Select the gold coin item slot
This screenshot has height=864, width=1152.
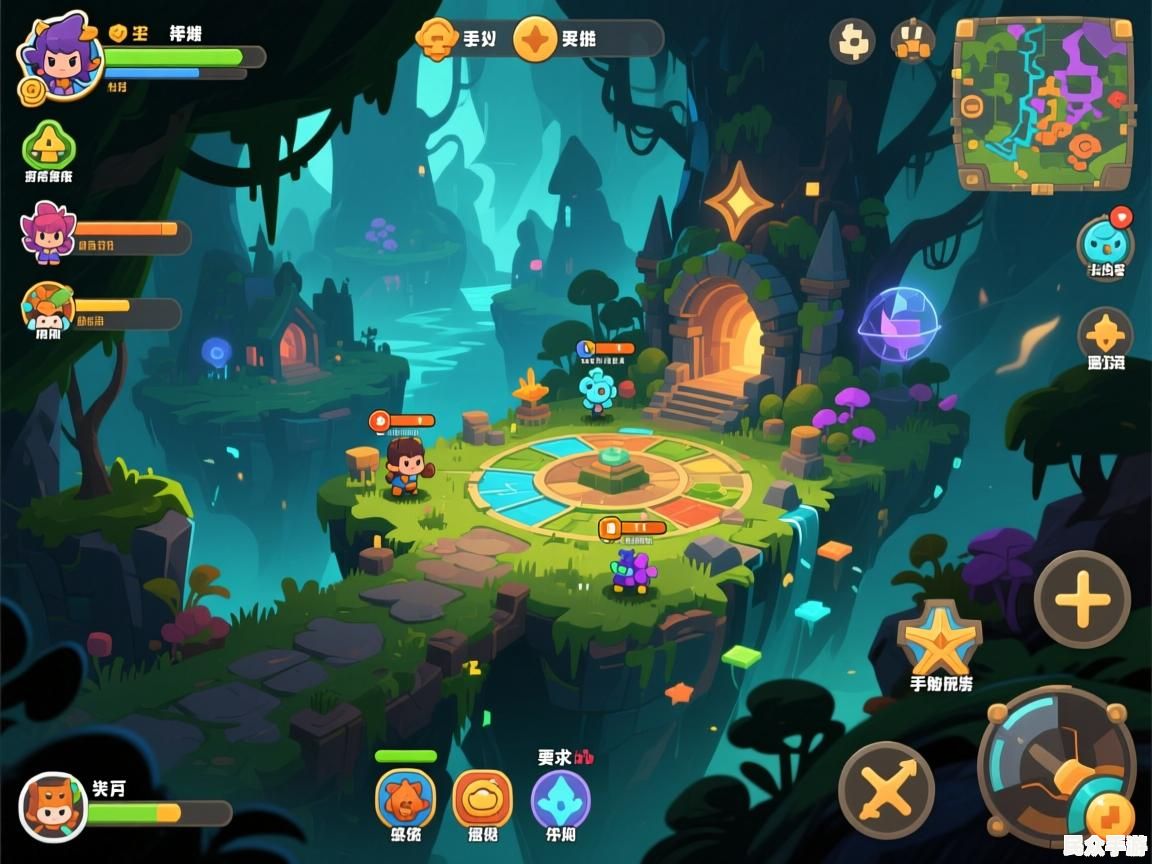[483, 798]
